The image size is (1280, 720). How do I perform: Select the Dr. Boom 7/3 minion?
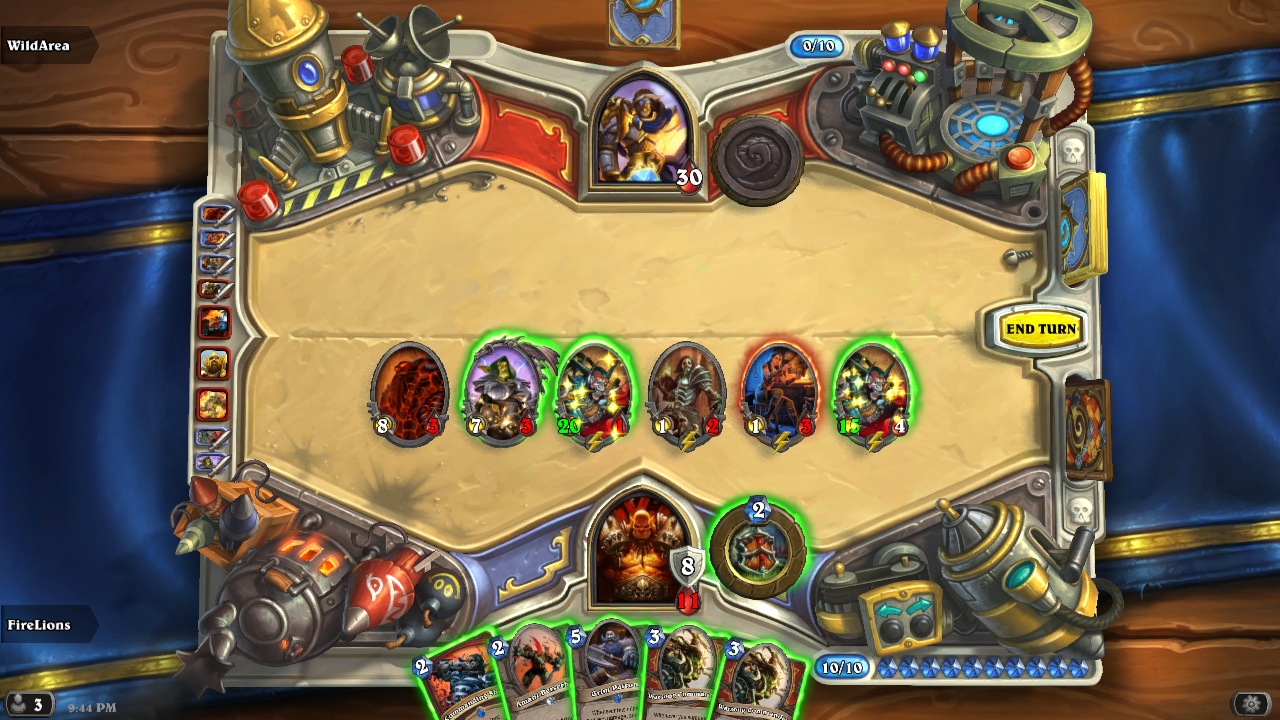click(501, 391)
